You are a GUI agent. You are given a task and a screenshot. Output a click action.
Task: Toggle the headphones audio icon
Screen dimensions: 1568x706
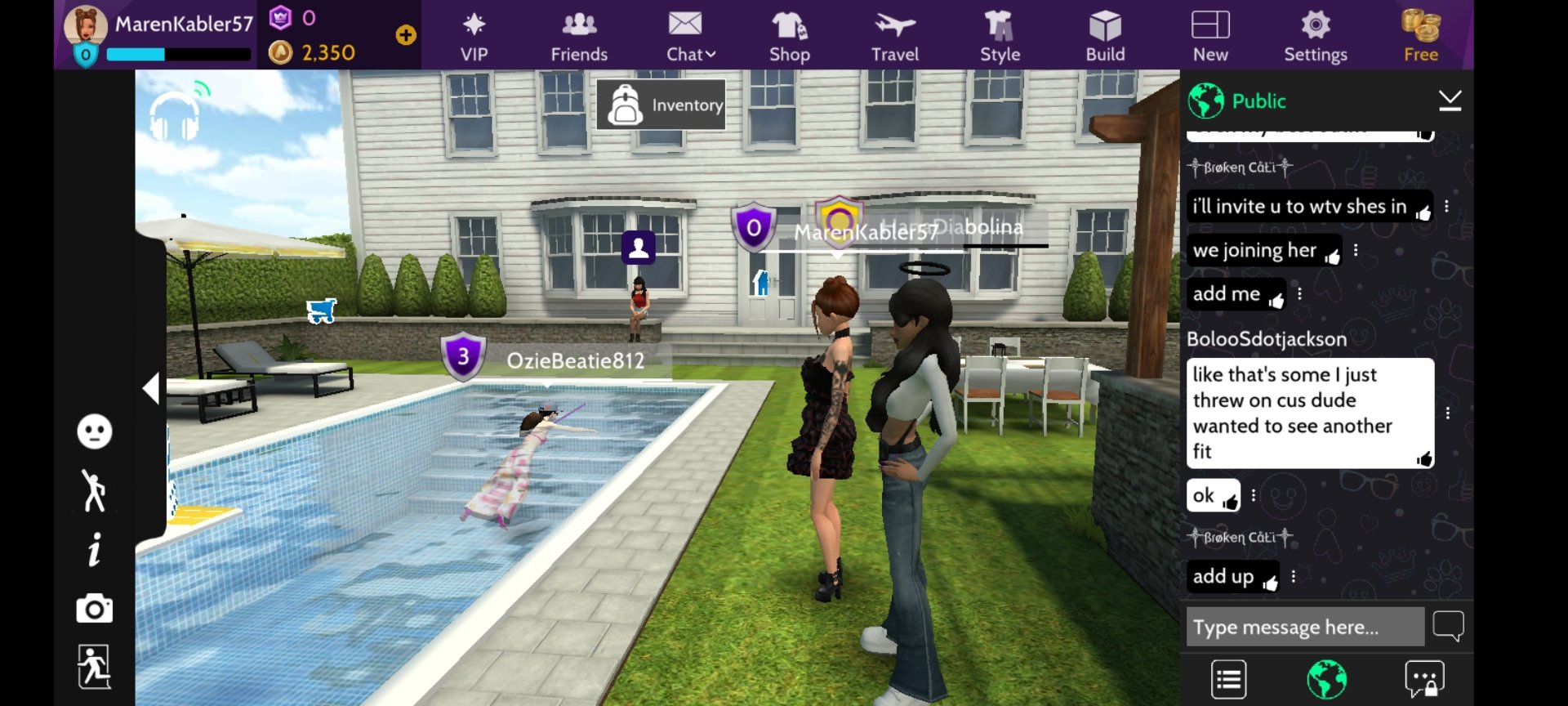click(175, 116)
